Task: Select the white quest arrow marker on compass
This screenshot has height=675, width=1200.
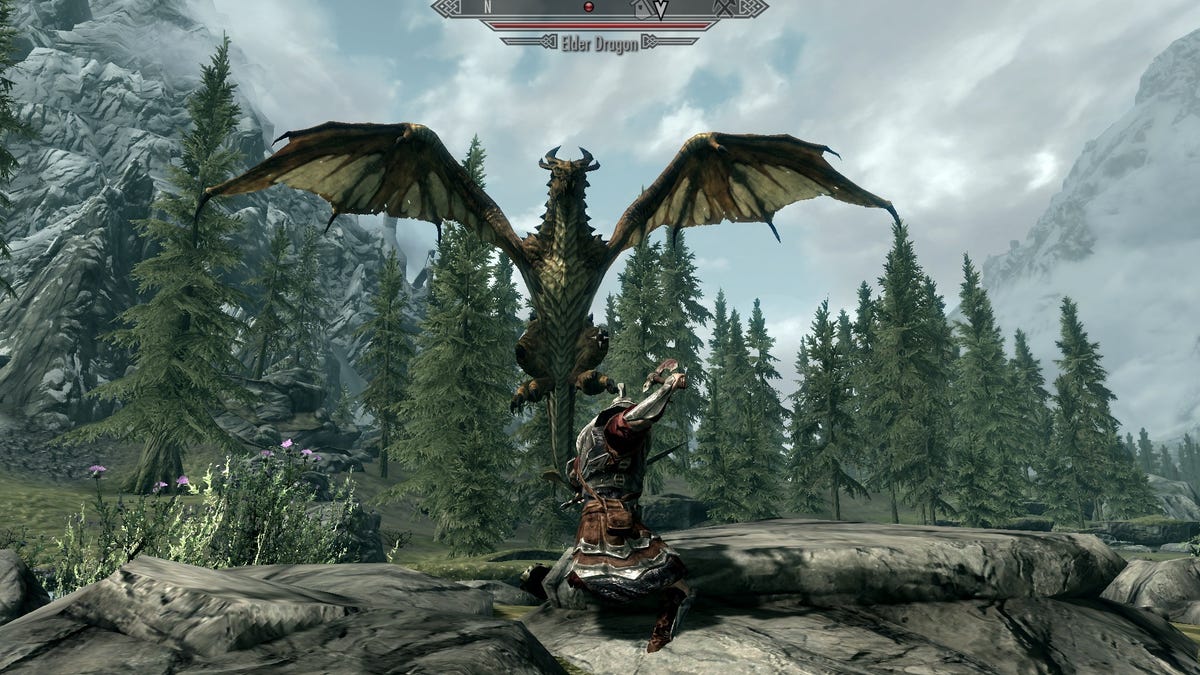Action: pyautogui.click(x=661, y=9)
